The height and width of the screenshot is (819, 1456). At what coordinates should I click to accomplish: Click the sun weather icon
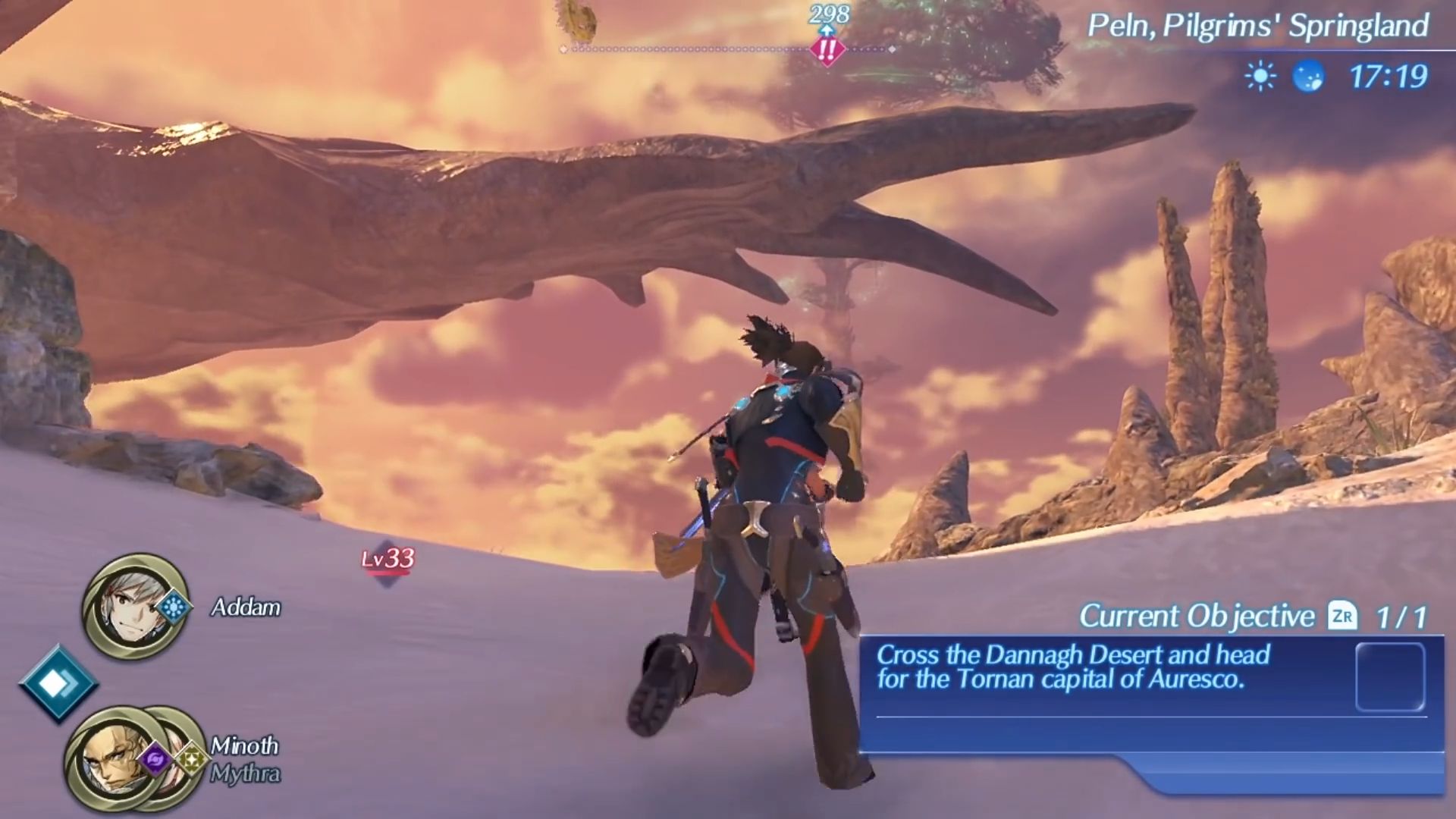point(1260,77)
